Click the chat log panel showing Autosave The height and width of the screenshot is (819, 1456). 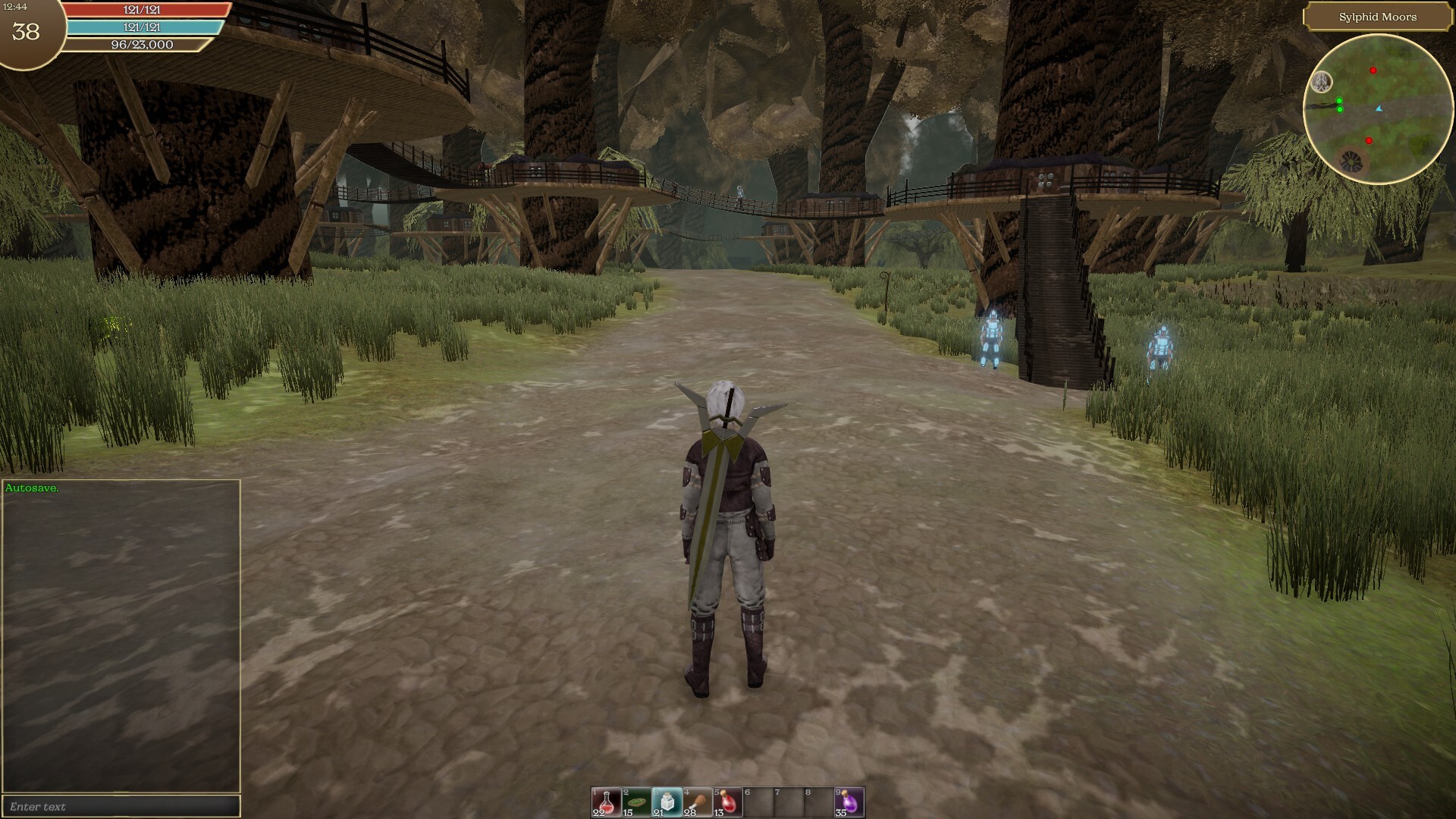(121, 635)
